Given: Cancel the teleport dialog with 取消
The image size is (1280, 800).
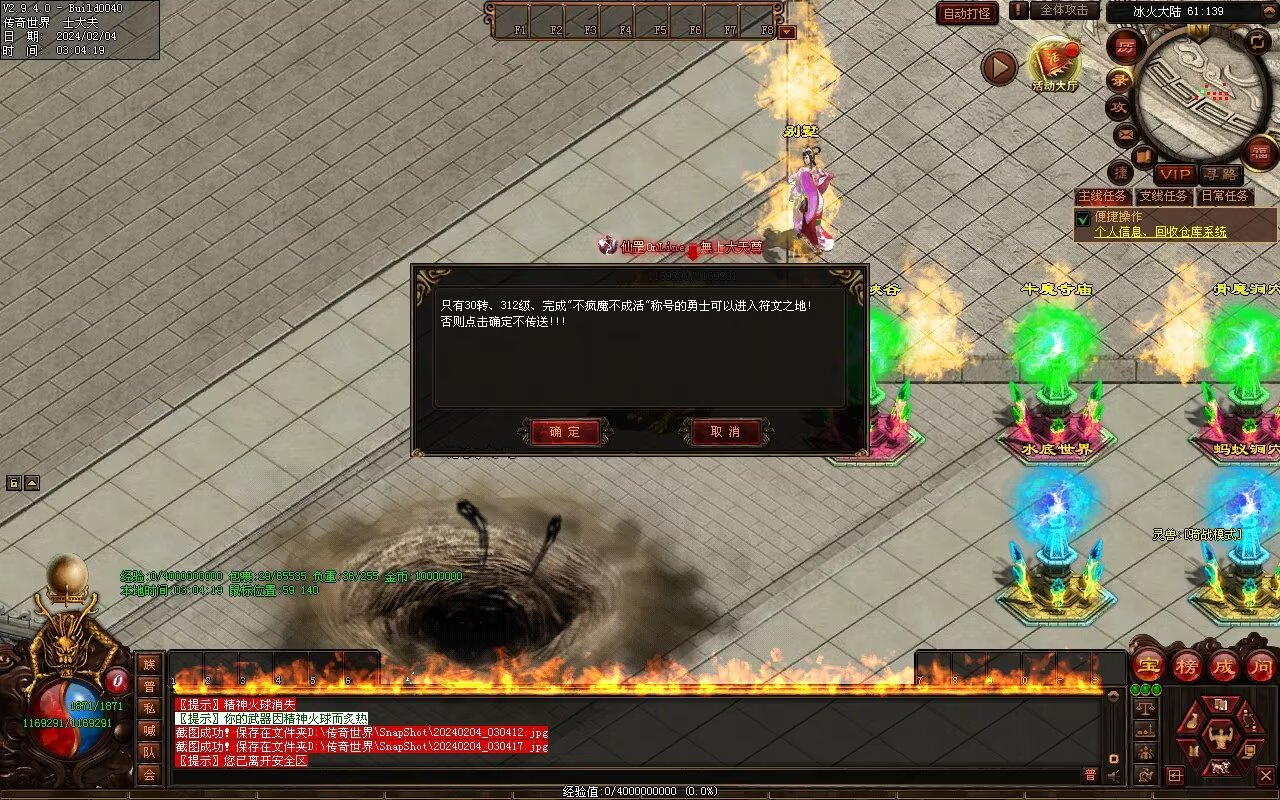Looking at the screenshot, I should click(725, 432).
